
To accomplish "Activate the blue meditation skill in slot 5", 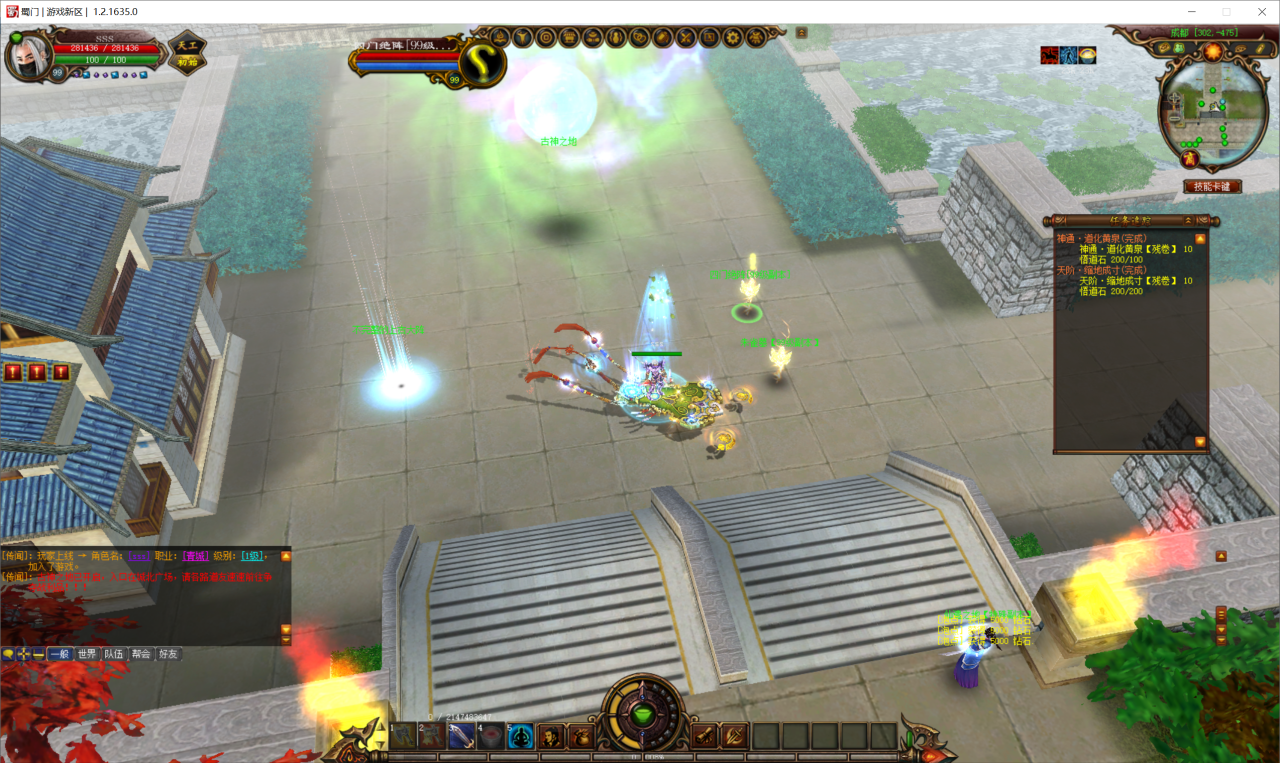I will pyautogui.click(x=520, y=737).
